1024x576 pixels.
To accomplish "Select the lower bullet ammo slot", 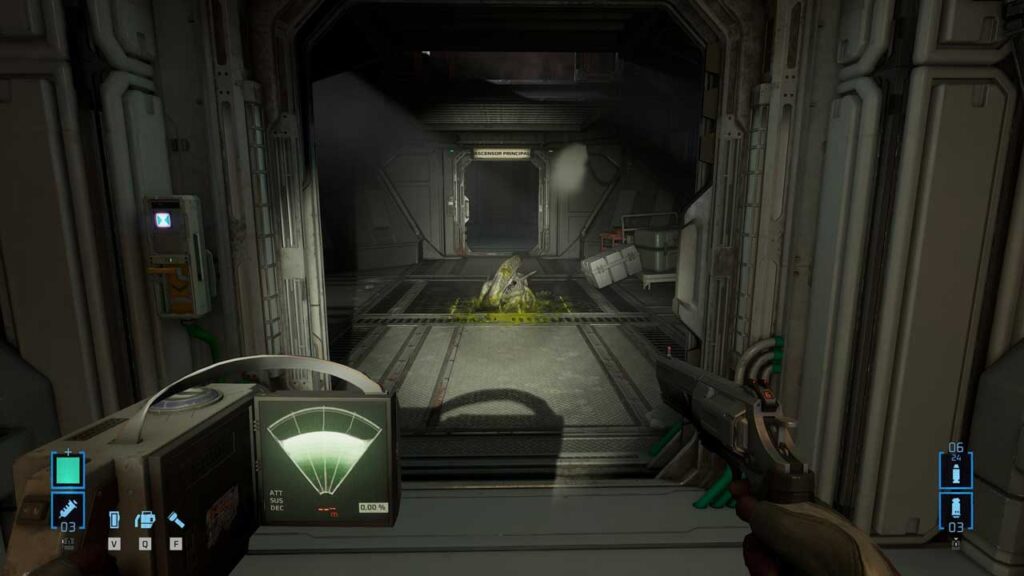I will click(x=955, y=510).
